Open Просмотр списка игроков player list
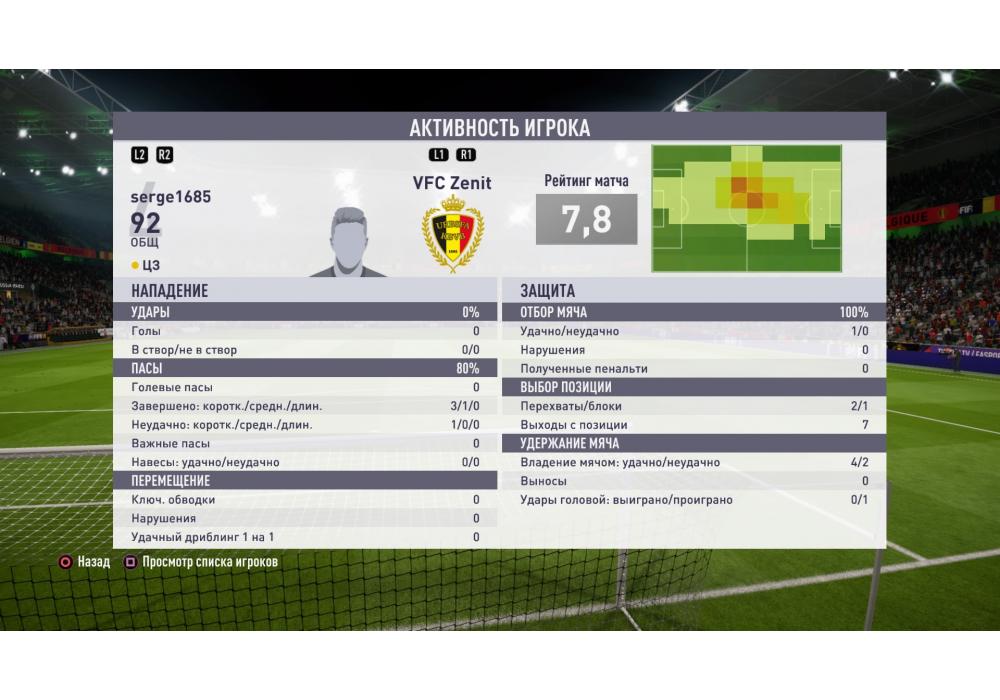The height and width of the screenshot is (700, 1000). pyautogui.click(x=200, y=562)
